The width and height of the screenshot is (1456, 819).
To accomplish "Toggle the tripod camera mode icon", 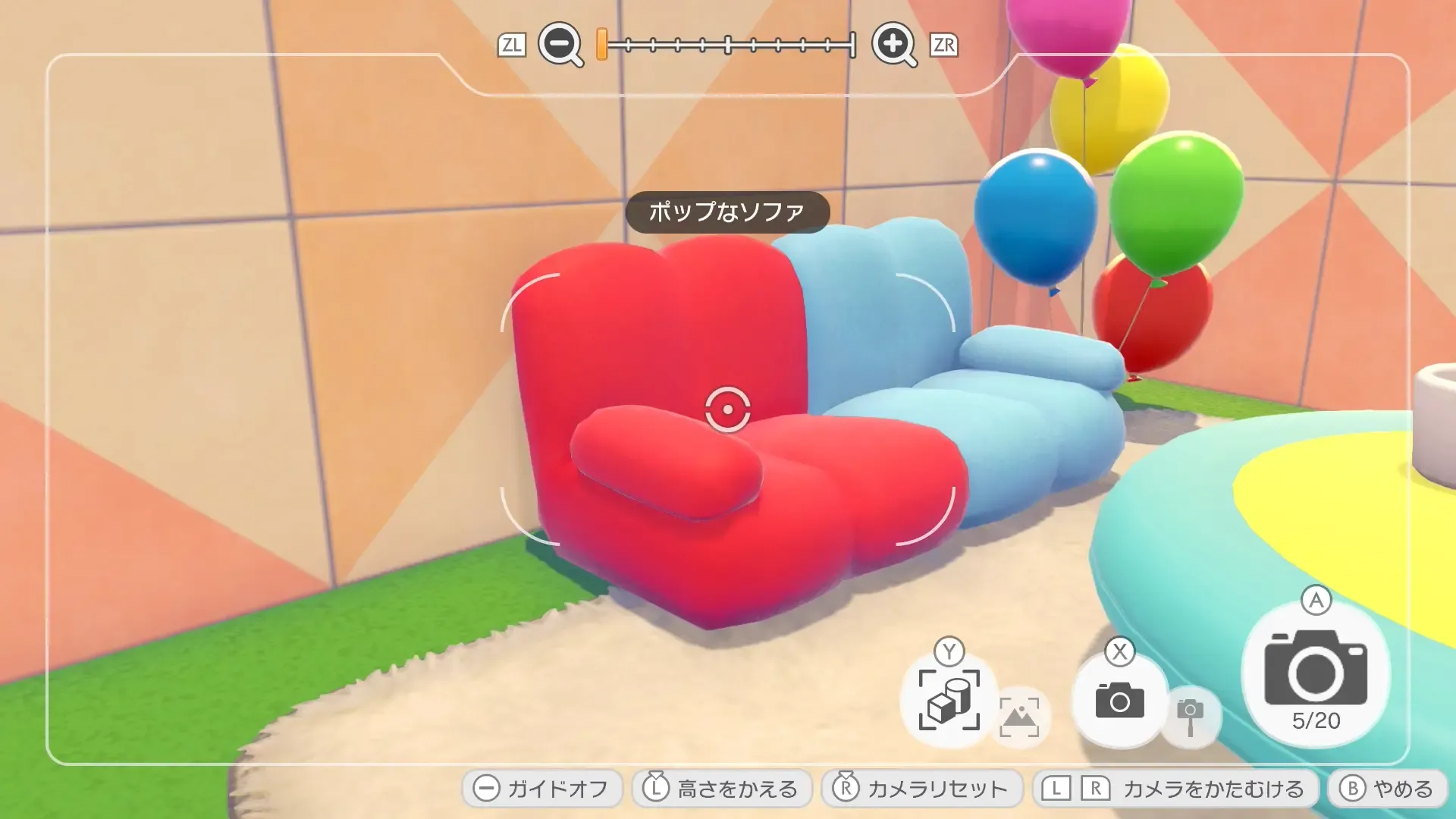I will tap(1192, 716).
